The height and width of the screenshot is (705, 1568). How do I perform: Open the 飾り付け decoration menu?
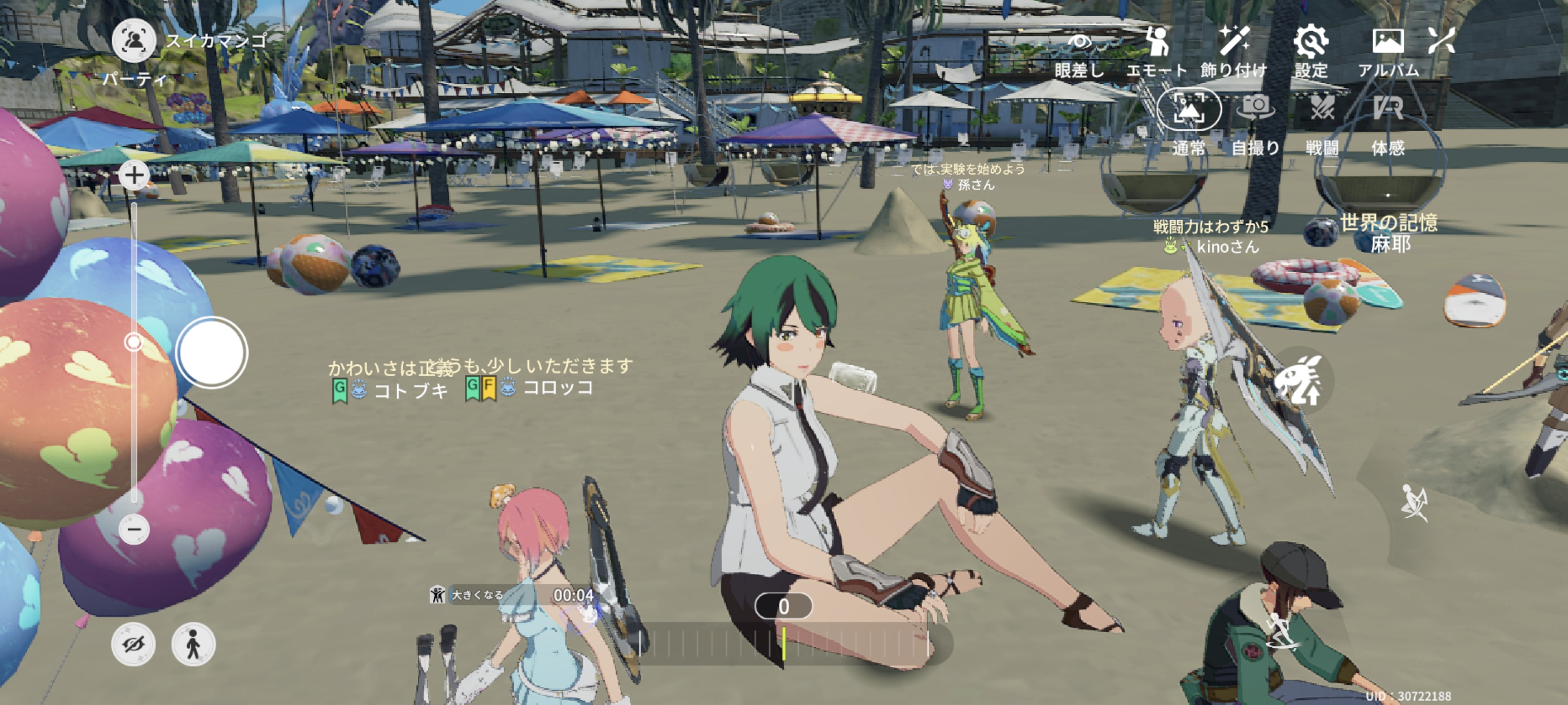coord(1234,51)
